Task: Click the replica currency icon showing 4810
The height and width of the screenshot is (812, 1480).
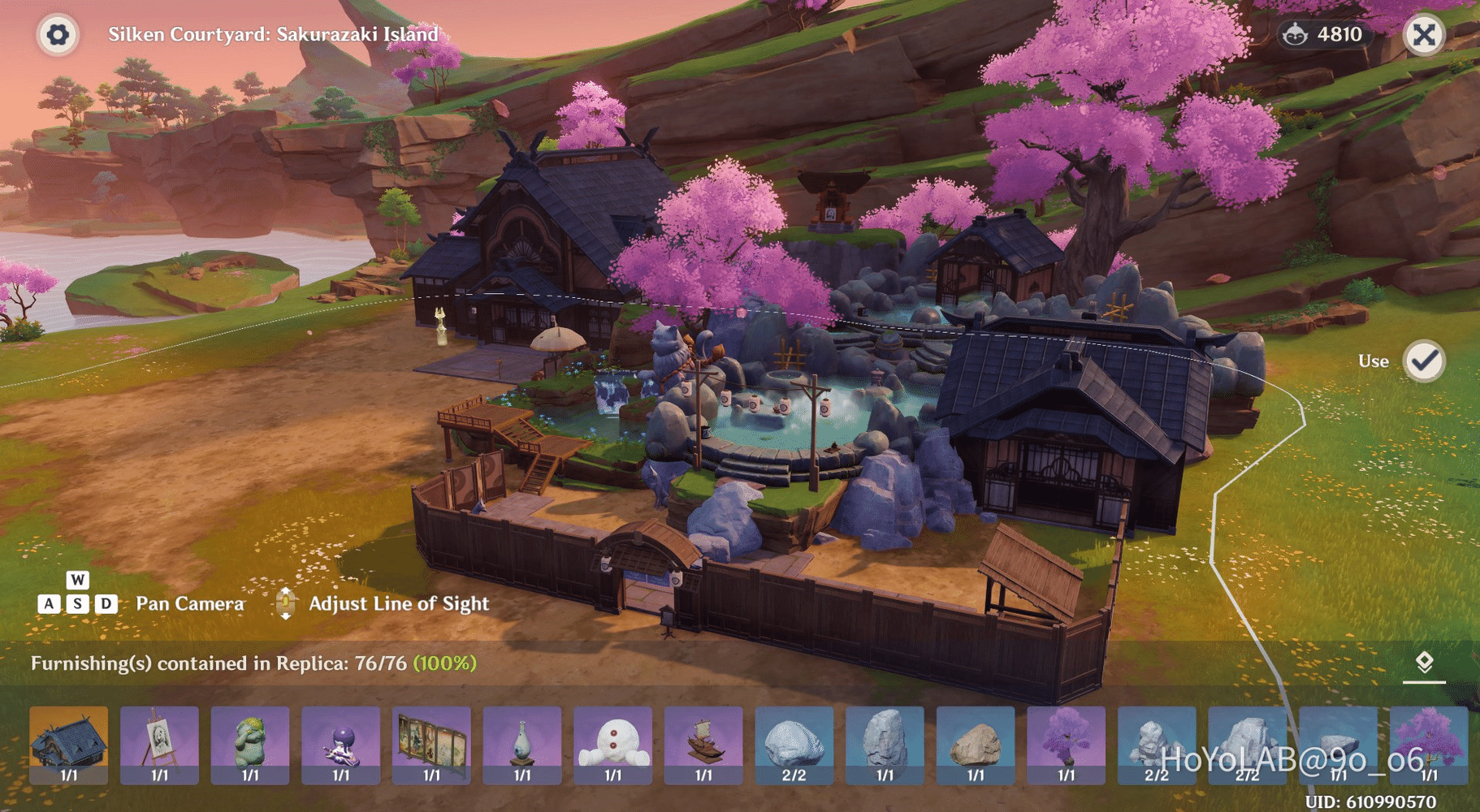Action: click(x=1294, y=34)
